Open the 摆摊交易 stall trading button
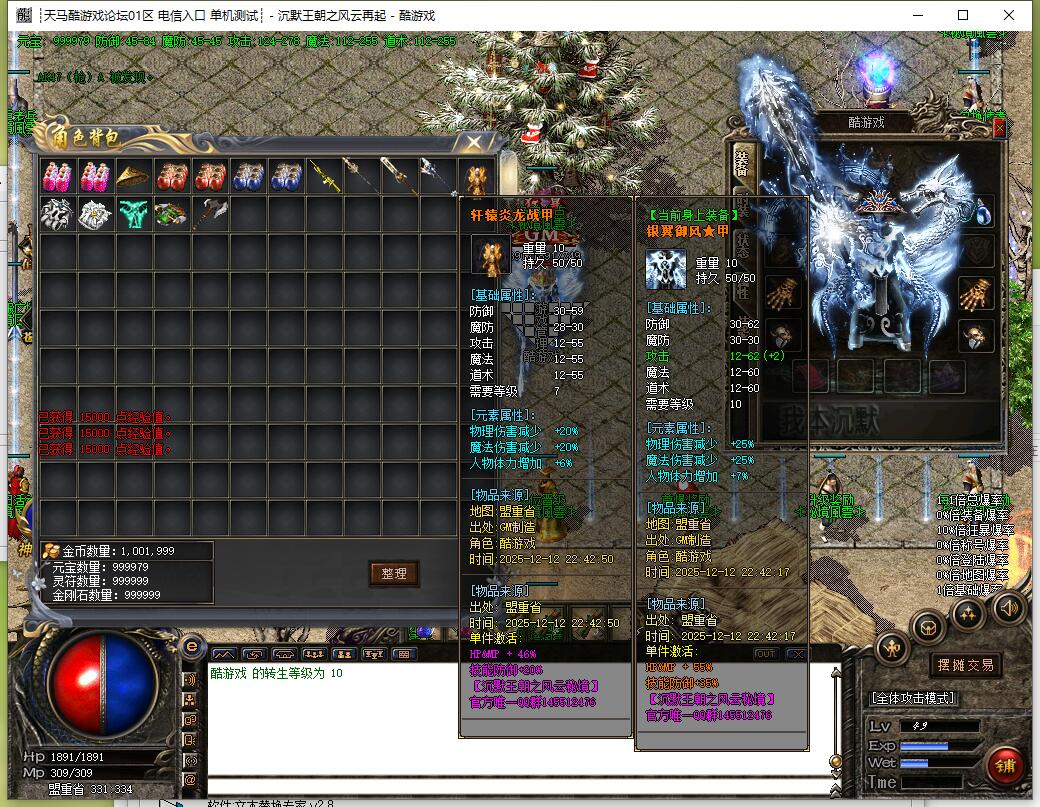Screen dimensions: 1040x807 (965, 665)
